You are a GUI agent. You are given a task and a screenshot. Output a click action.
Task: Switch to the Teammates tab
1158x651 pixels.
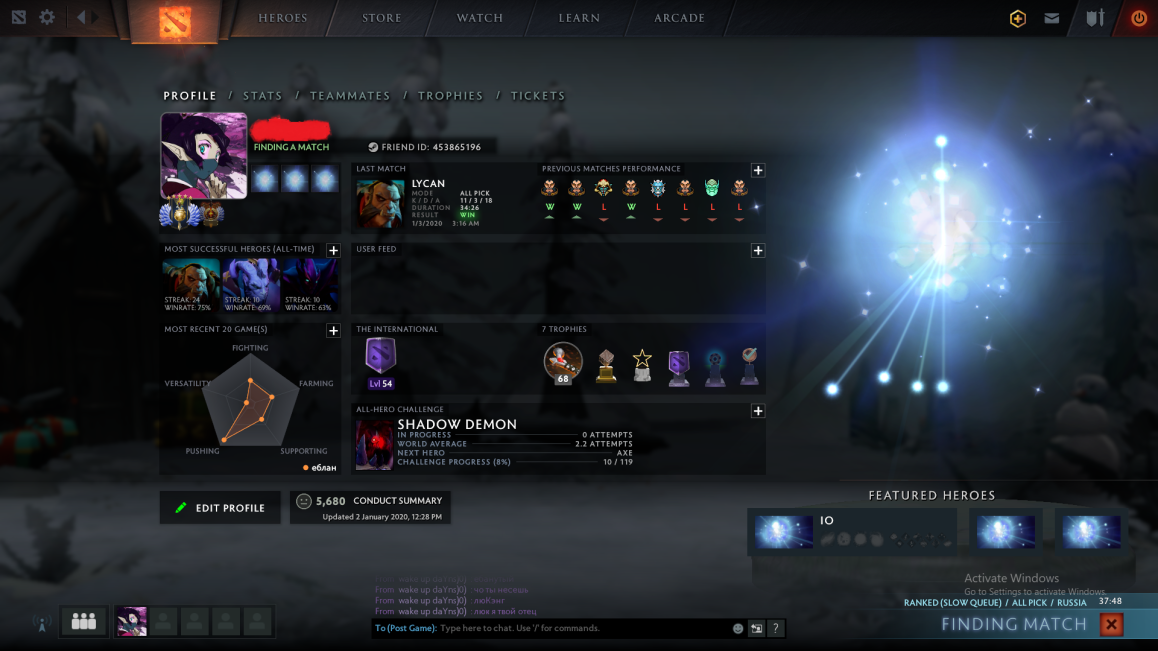point(350,96)
